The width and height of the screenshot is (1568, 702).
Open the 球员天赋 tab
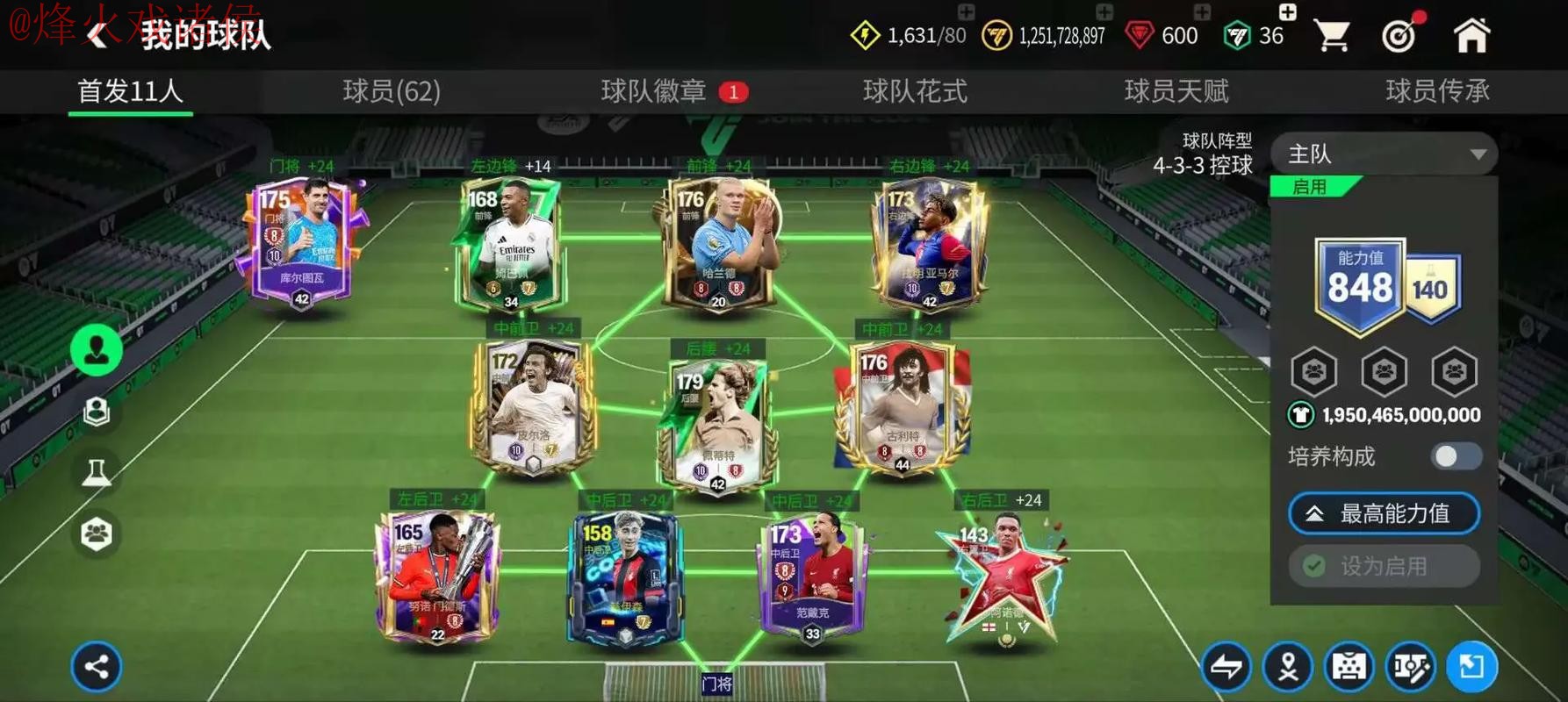(x=1176, y=91)
